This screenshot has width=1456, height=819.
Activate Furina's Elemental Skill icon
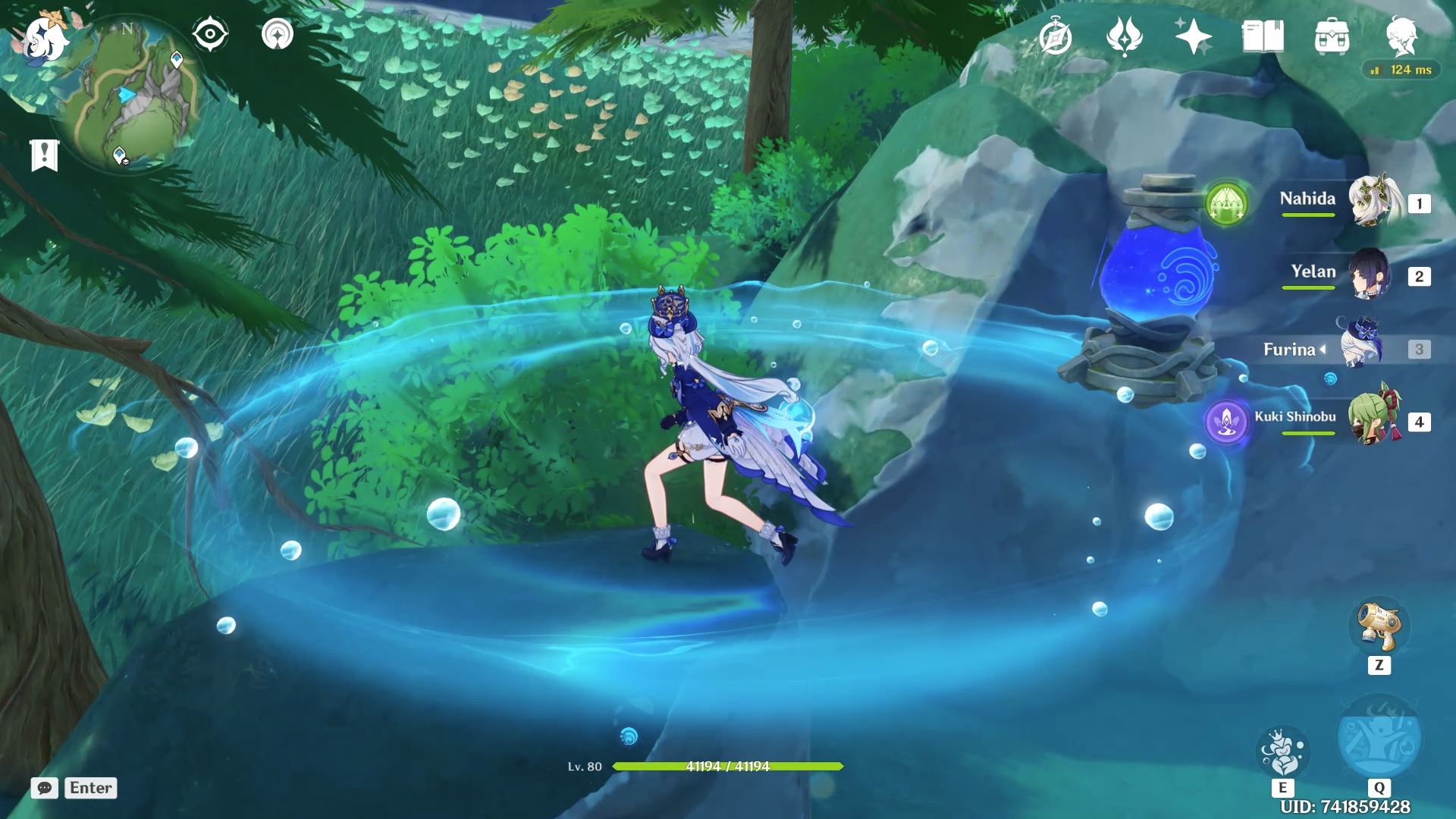1282,752
